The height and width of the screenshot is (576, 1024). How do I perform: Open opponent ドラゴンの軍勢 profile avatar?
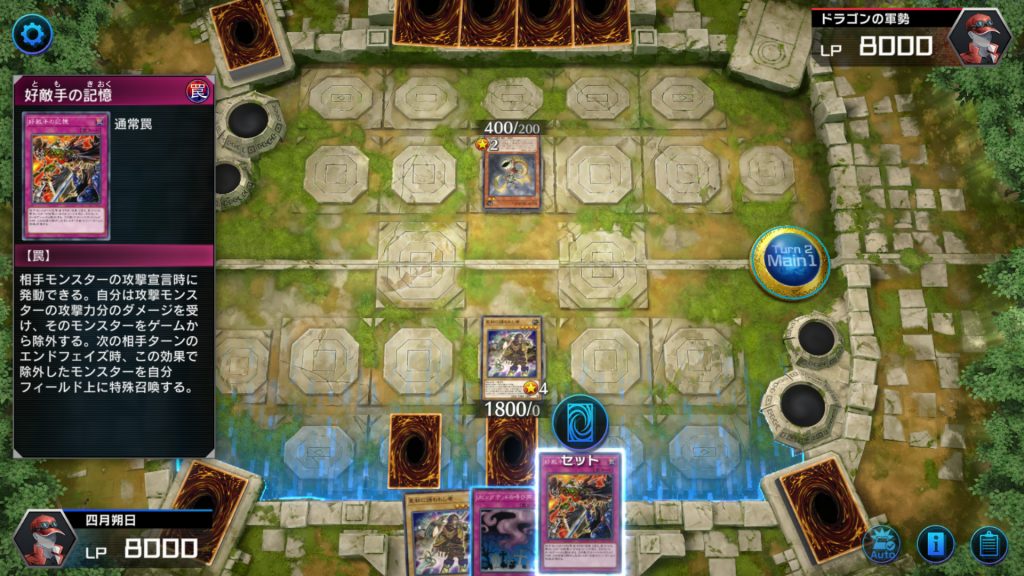point(980,37)
